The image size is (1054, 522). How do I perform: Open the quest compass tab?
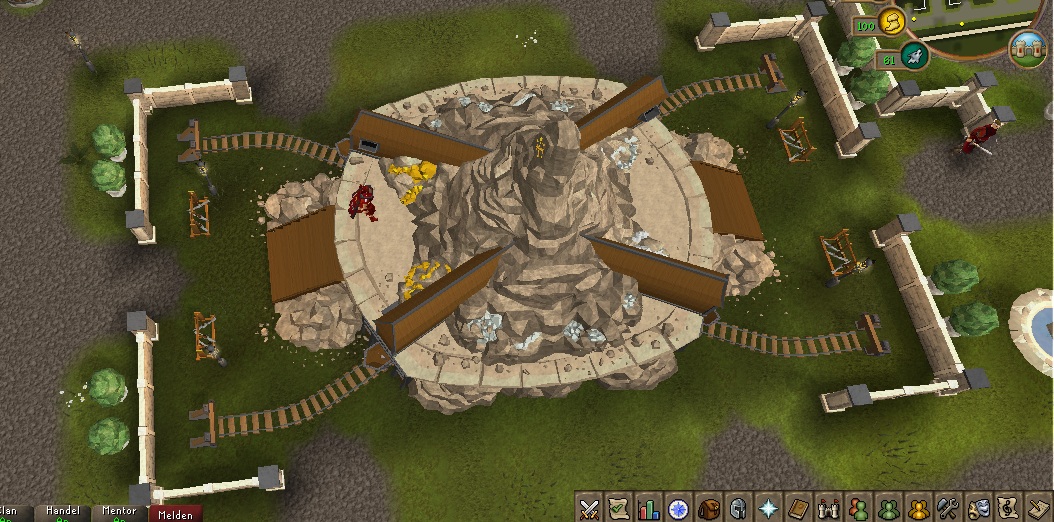click(x=679, y=508)
